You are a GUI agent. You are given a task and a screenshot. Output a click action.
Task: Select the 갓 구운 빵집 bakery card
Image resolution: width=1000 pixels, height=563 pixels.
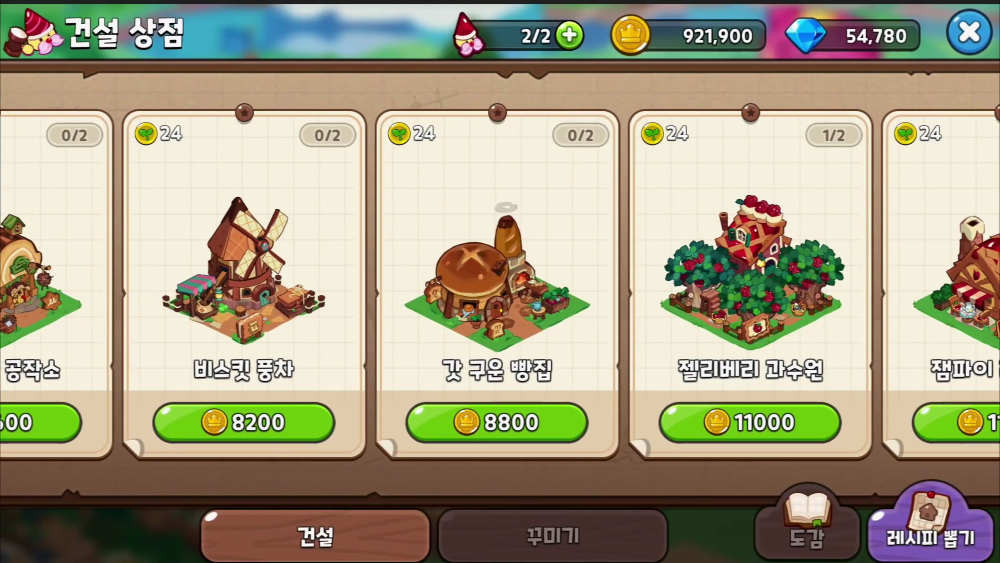tap(496, 265)
